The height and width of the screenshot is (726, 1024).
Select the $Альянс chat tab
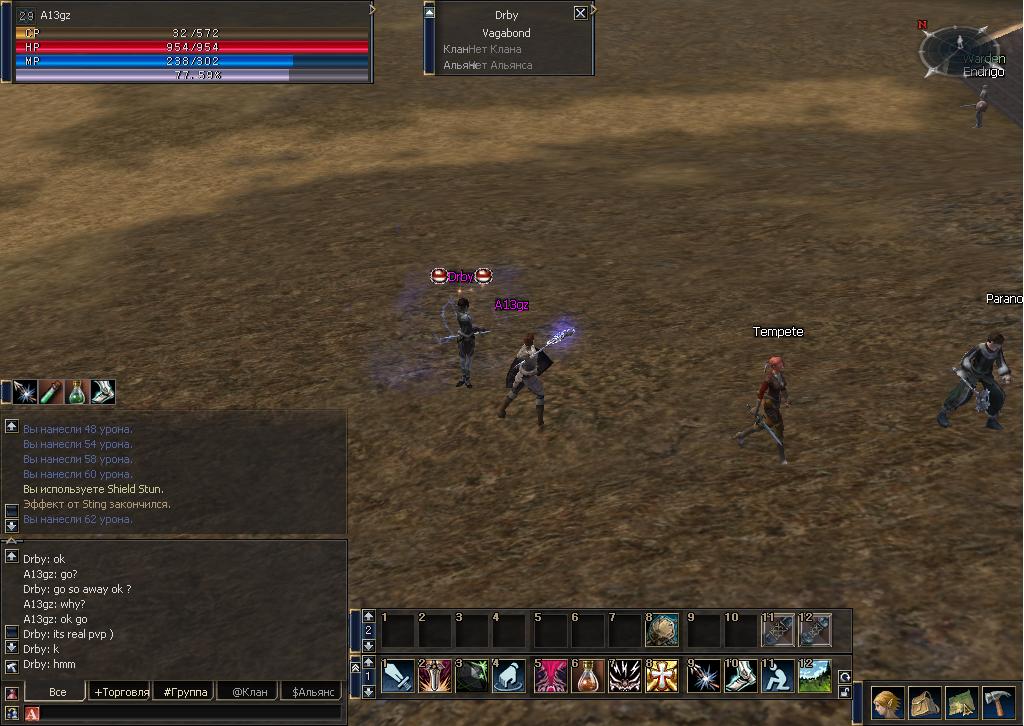[312, 691]
